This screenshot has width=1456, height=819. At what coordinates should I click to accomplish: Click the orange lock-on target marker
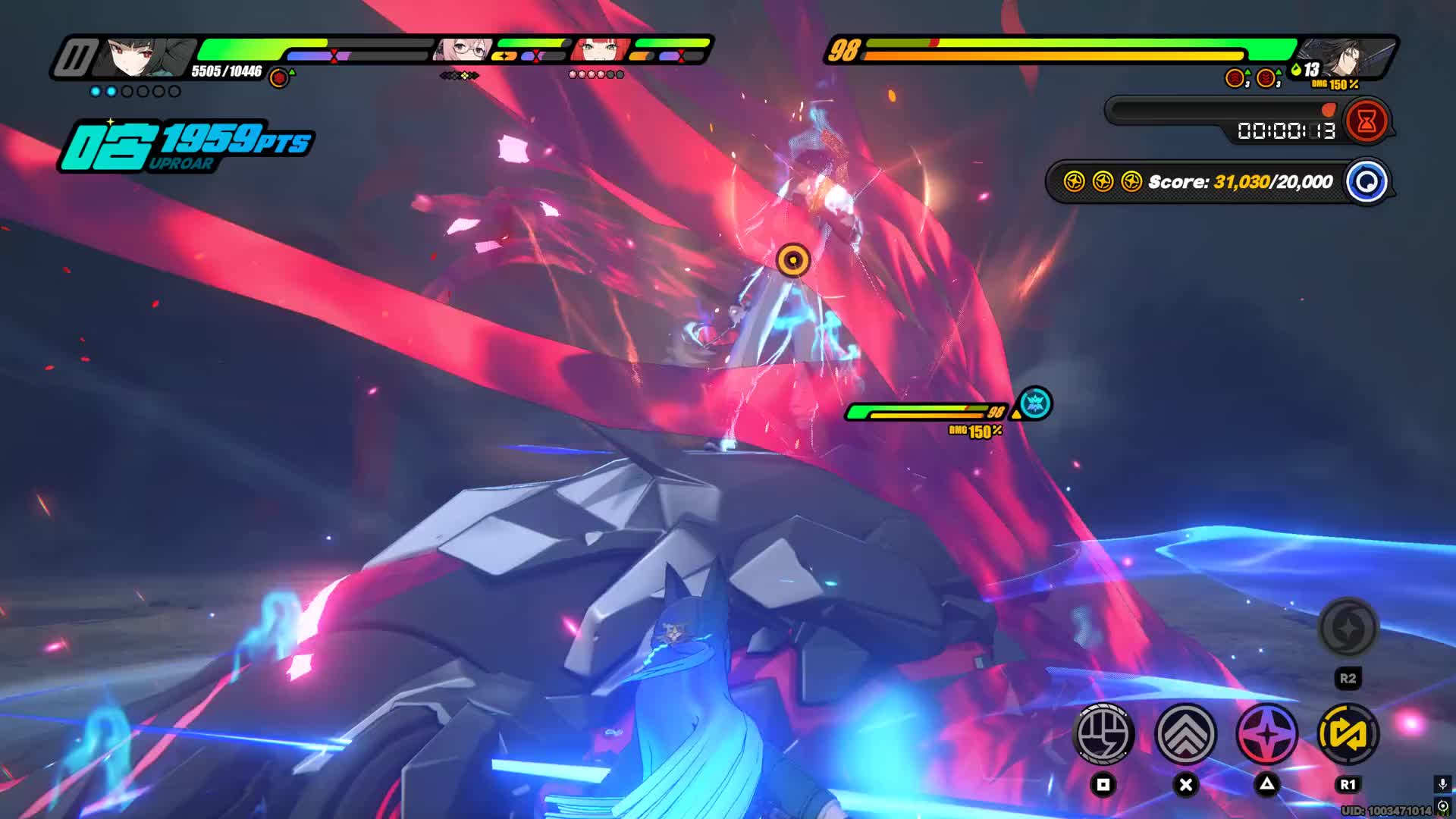click(793, 260)
